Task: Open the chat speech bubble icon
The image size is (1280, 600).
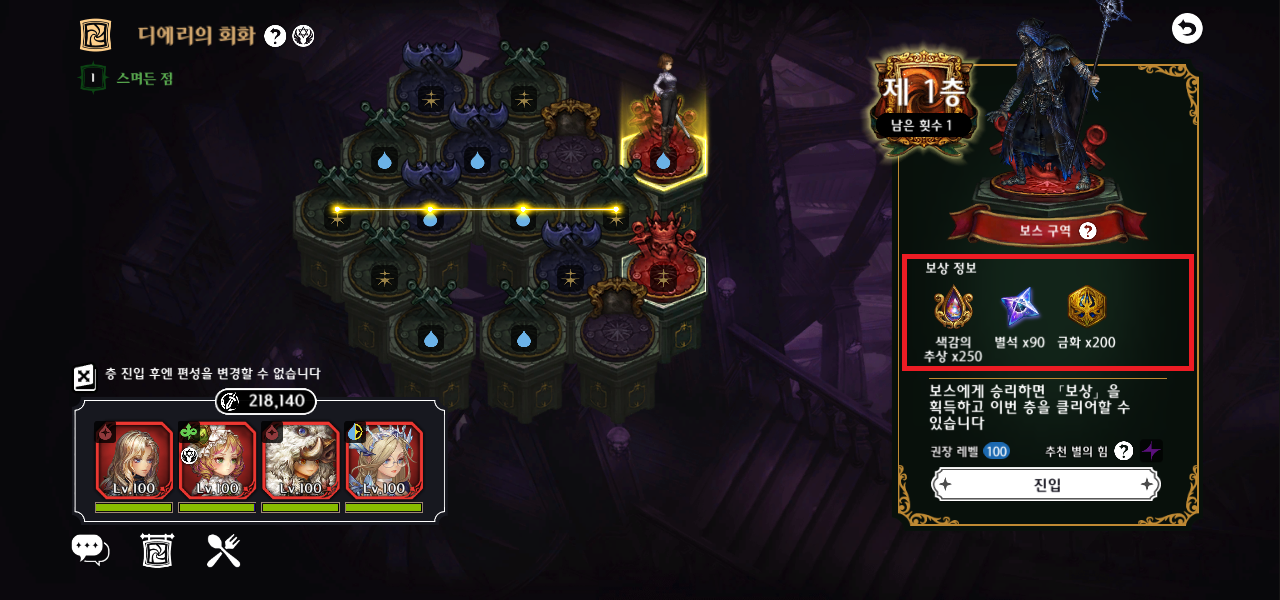Action: point(90,550)
